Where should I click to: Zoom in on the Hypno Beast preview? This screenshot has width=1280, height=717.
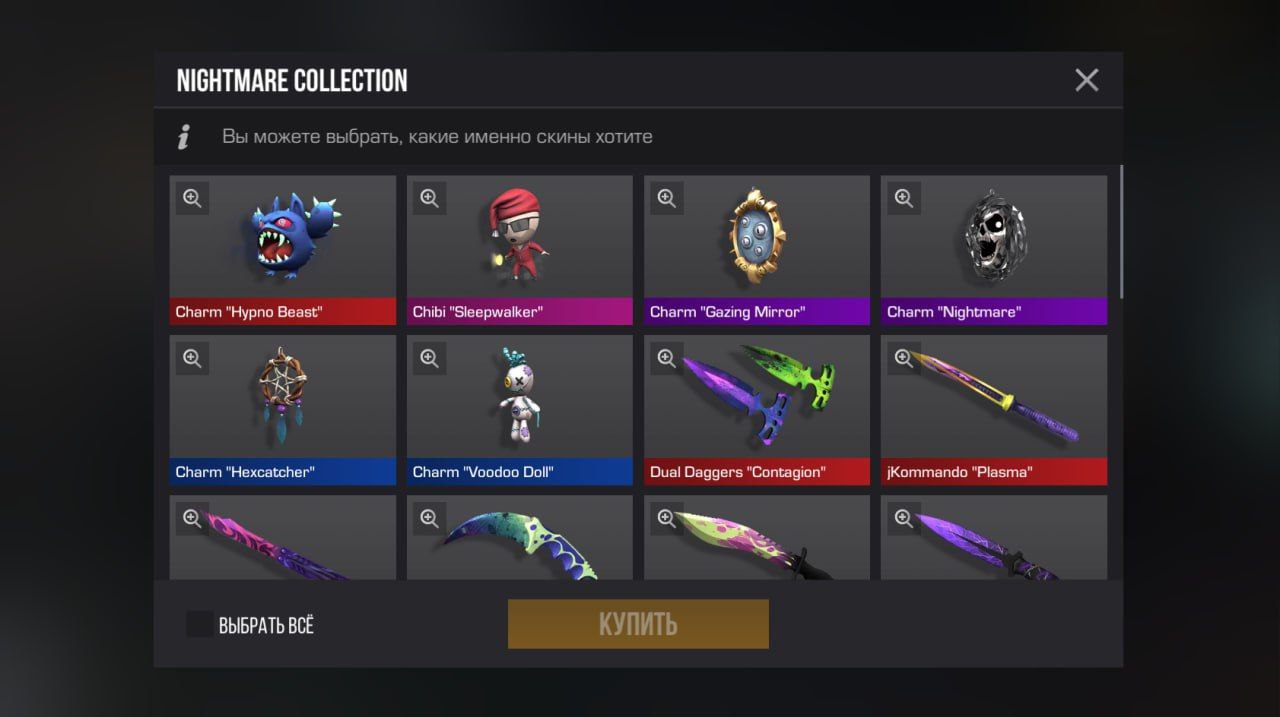[192, 198]
